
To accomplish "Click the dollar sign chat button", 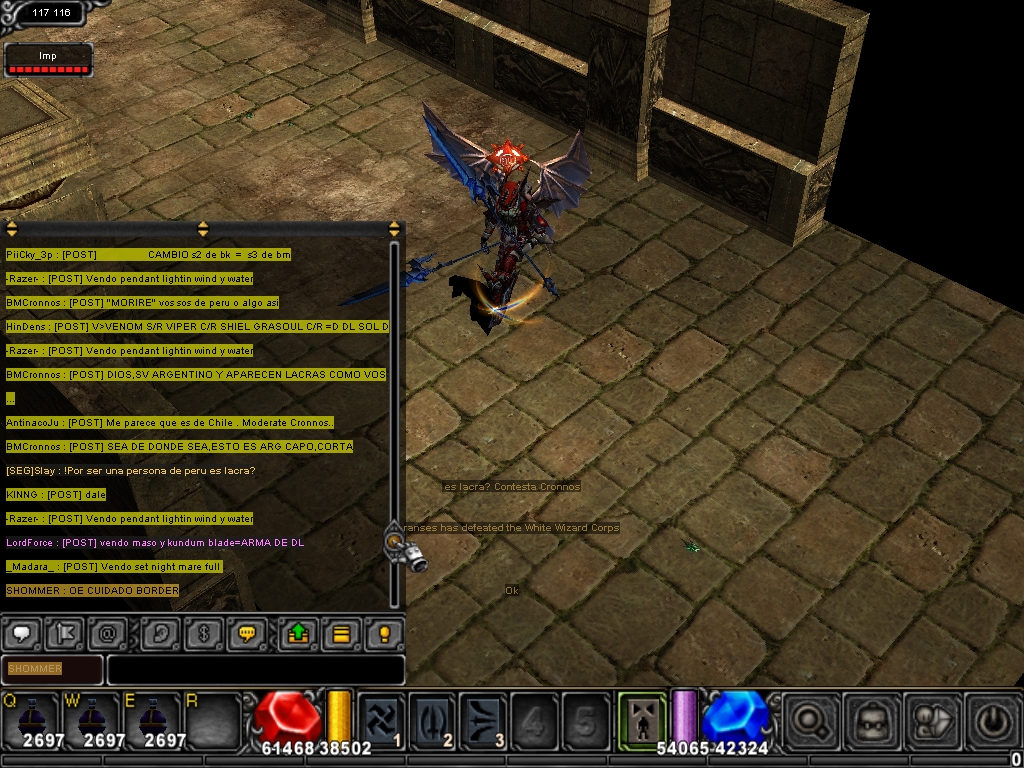I will click(x=205, y=633).
